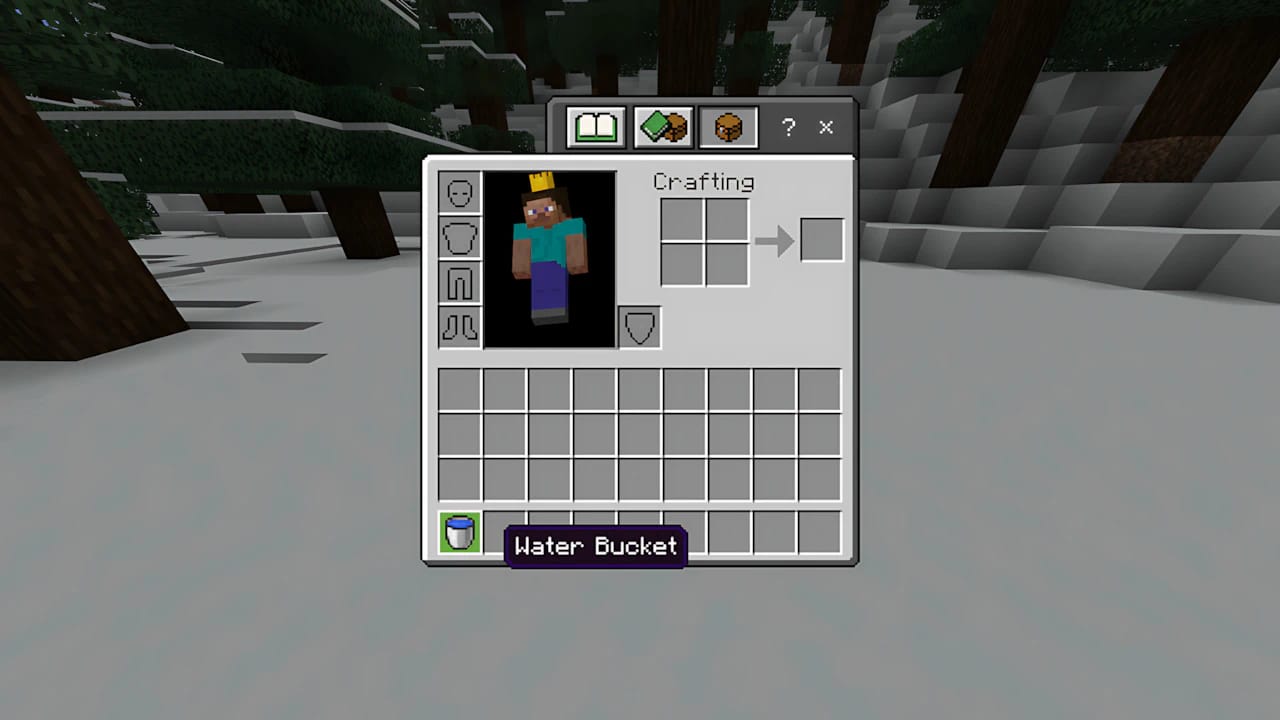Click the shield offhand slot
The width and height of the screenshot is (1280, 720).
(x=639, y=327)
